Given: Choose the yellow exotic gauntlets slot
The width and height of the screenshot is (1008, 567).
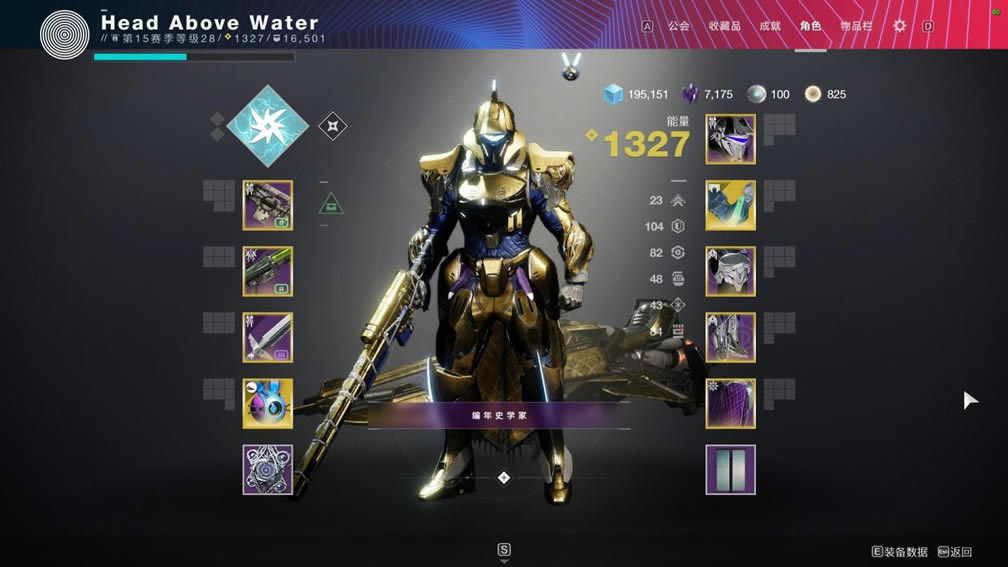Looking at the screenshot, I should [731, 205].
